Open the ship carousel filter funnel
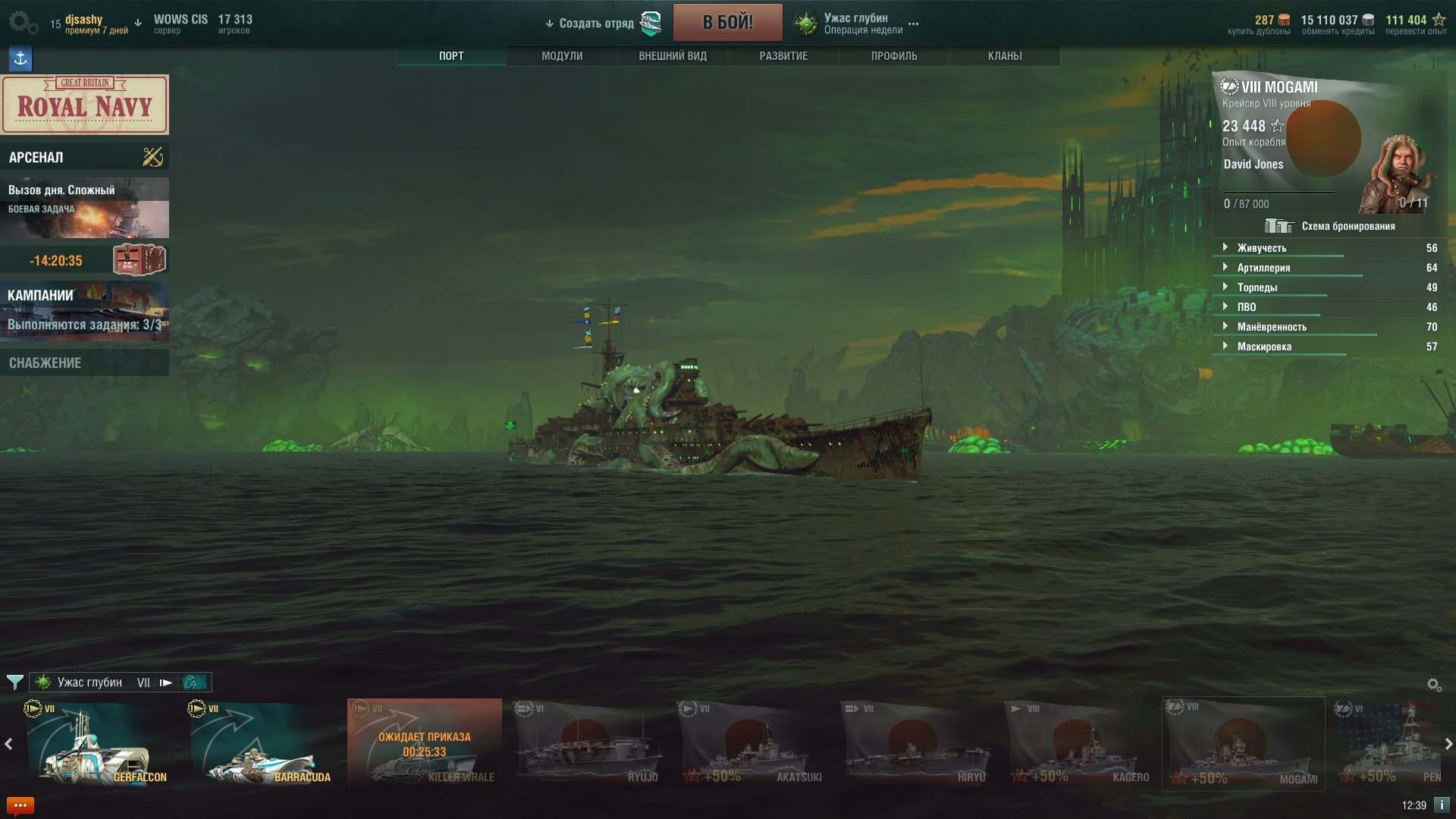Viewport: 1456px width, 819px height. tap(14, 682)
